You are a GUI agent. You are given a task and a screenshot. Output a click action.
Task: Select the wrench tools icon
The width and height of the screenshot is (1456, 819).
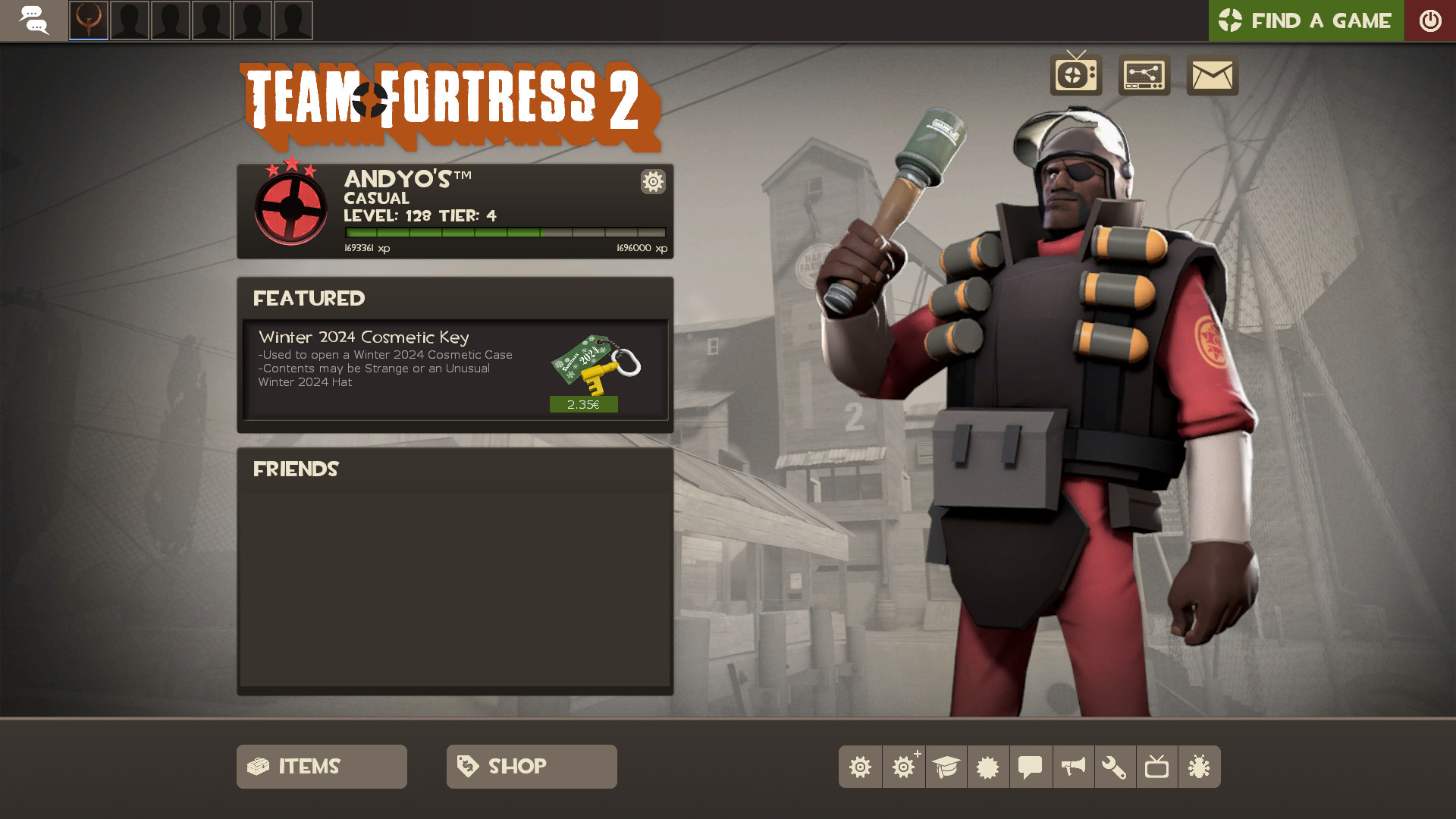(x=1116, y=767)
